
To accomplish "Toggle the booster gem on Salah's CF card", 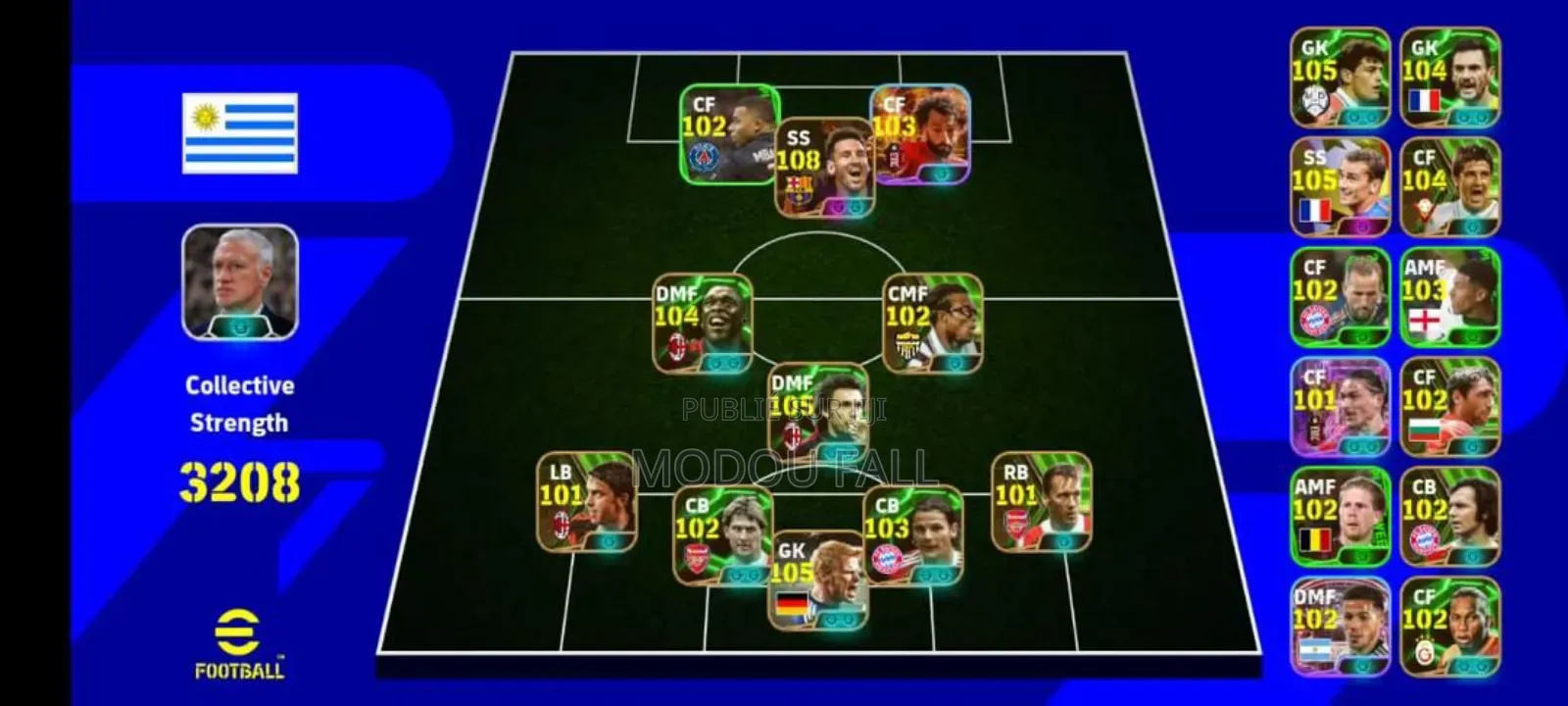I will pyautogui.click(x=939, y=175).
